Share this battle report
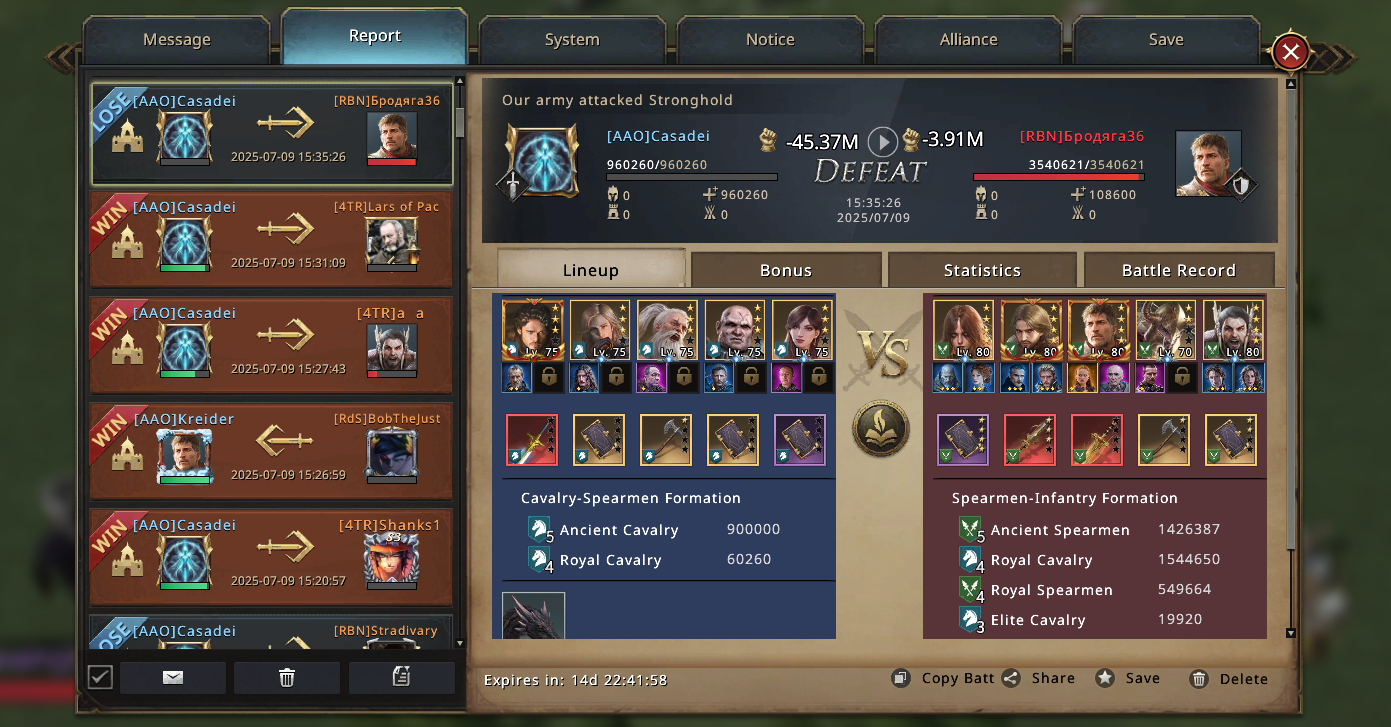 pyautogui.click(x=1039, y=678)
